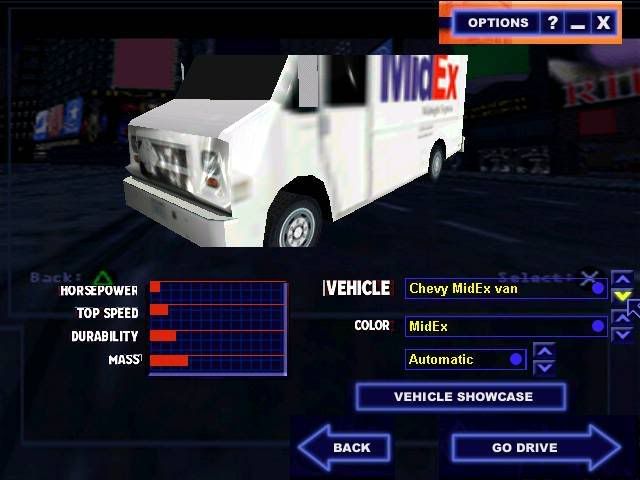Choose the next vehicle with the down arrow
The height and width of the screenshot is (480, 640).
tap(622, 296)
